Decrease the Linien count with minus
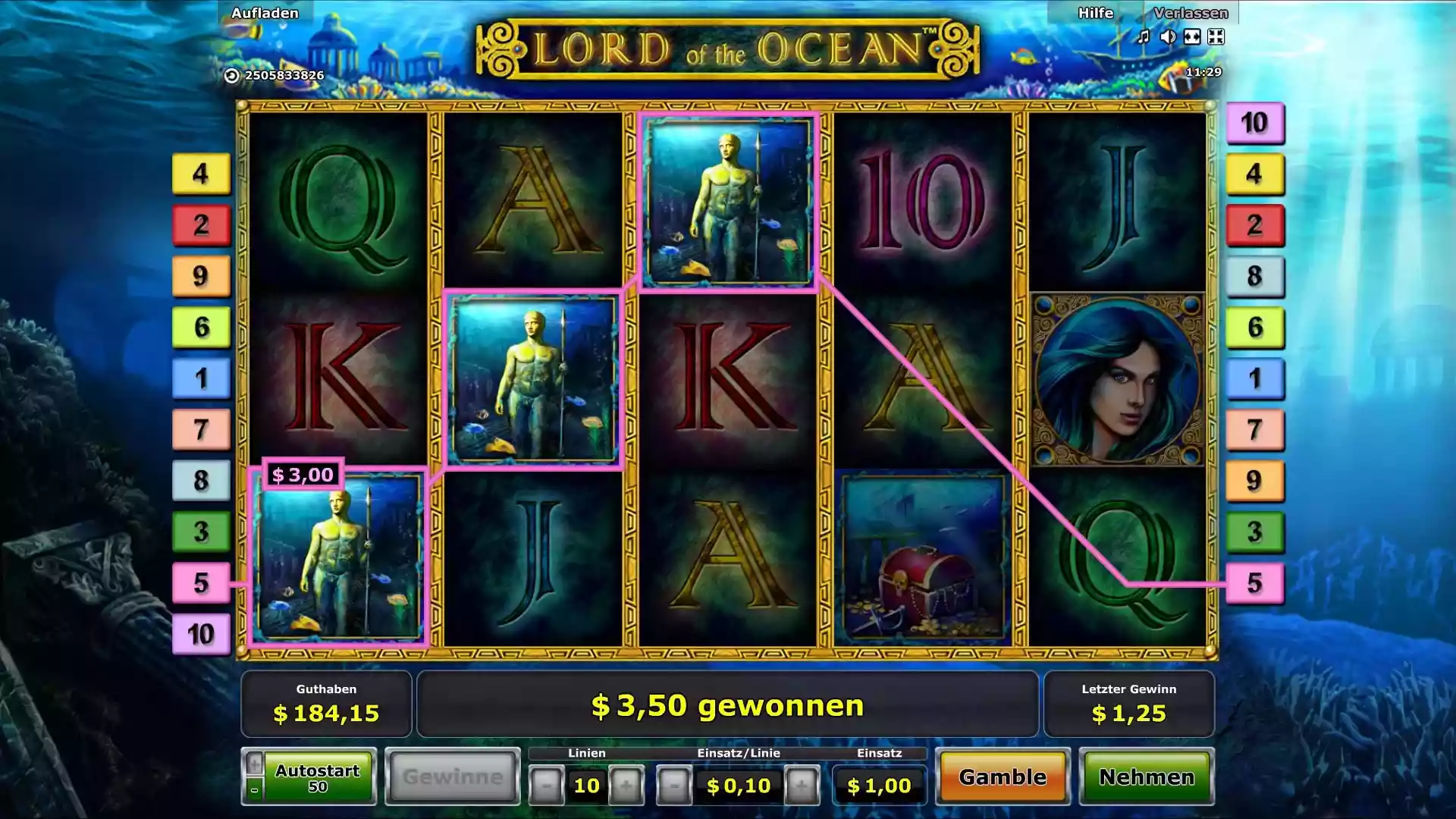Image resolution: width=1456 pixels, height=819 pixels. 547,786
